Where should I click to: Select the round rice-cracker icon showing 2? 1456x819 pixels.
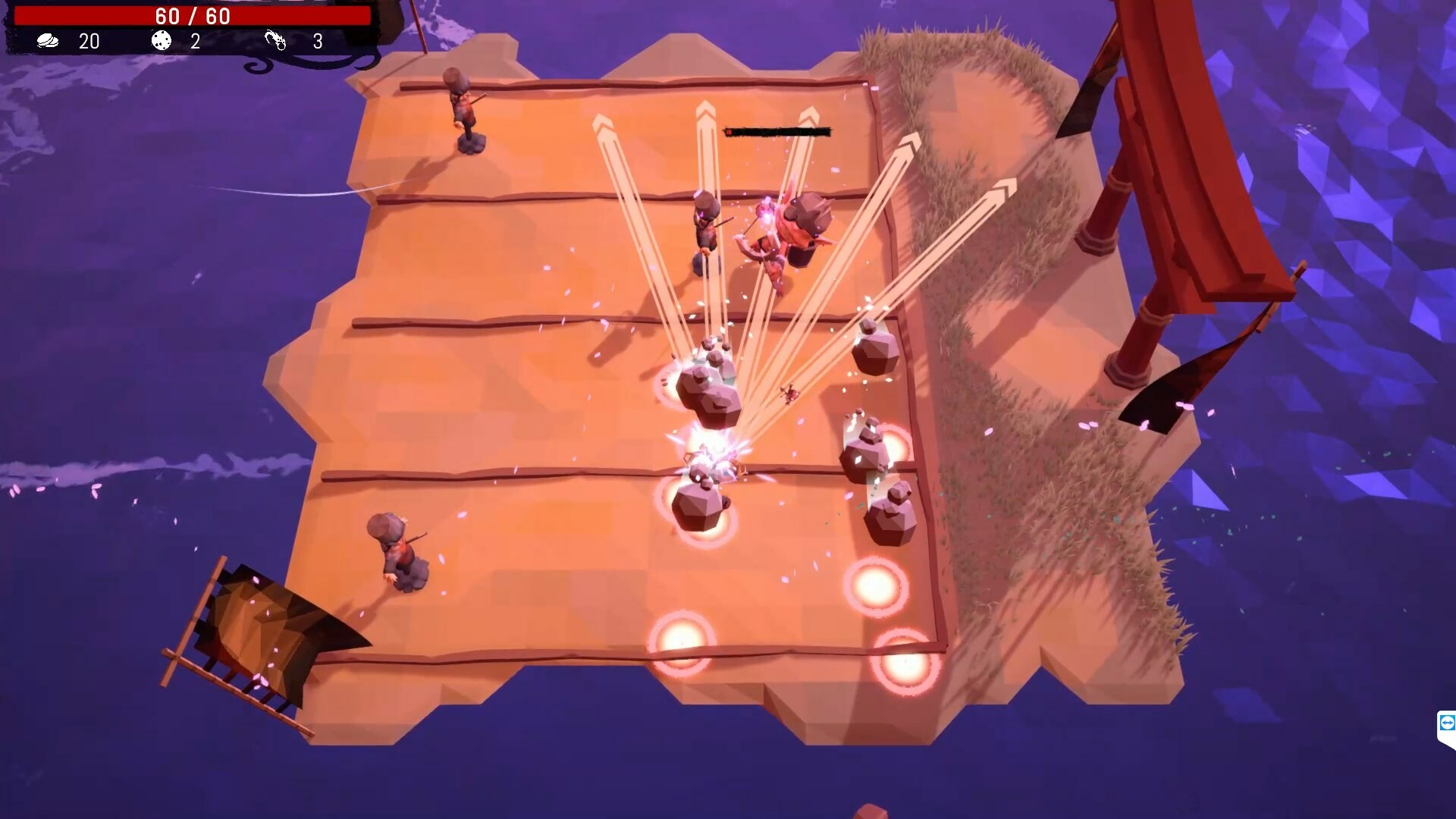[161, 41]
